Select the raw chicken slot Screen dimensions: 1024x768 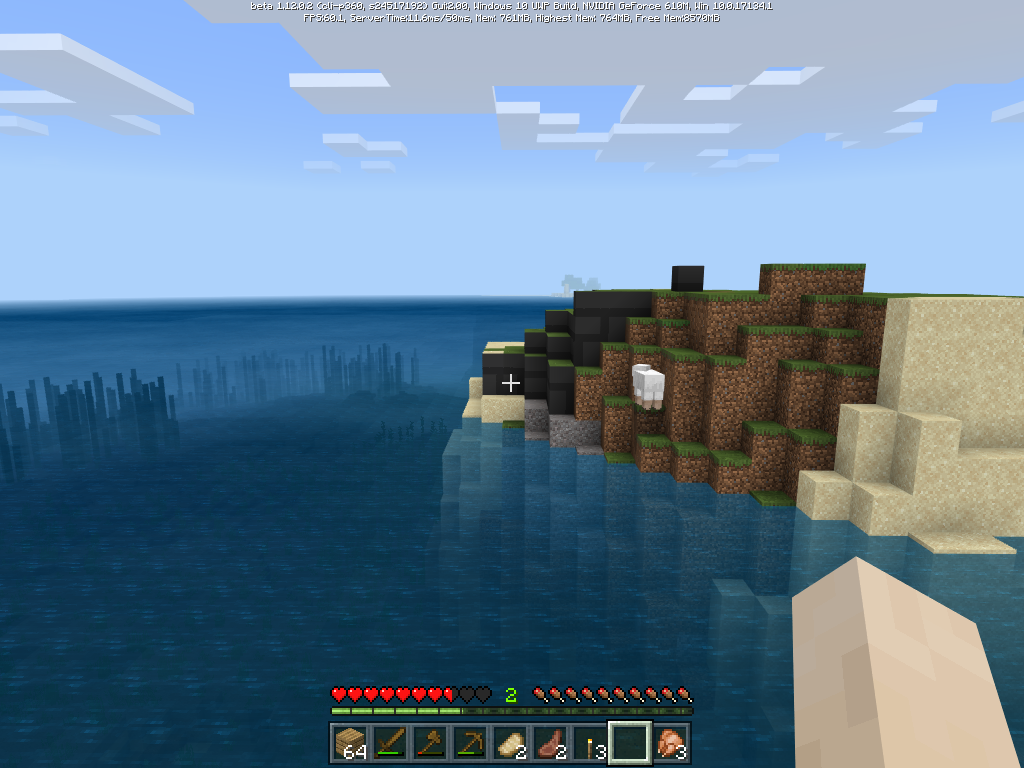pos(671,743)
